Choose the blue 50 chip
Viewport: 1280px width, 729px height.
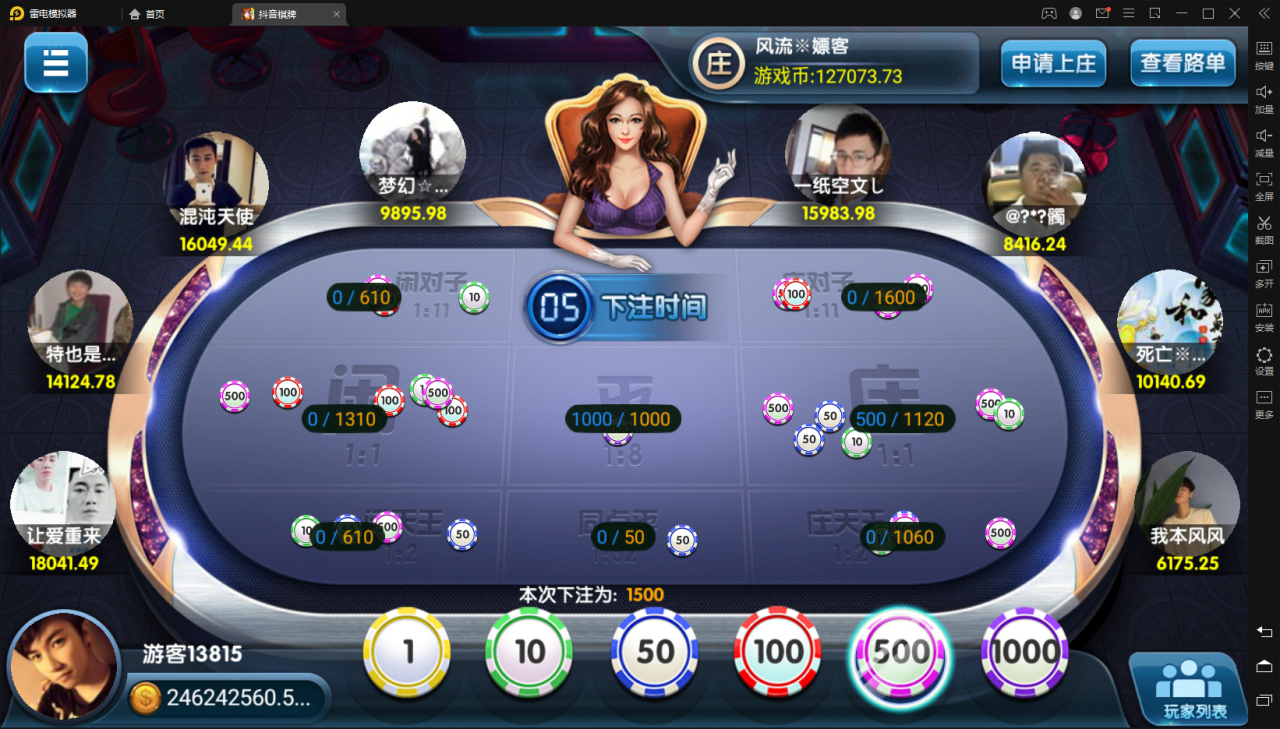pyautogui.click(x=655, y=652)
